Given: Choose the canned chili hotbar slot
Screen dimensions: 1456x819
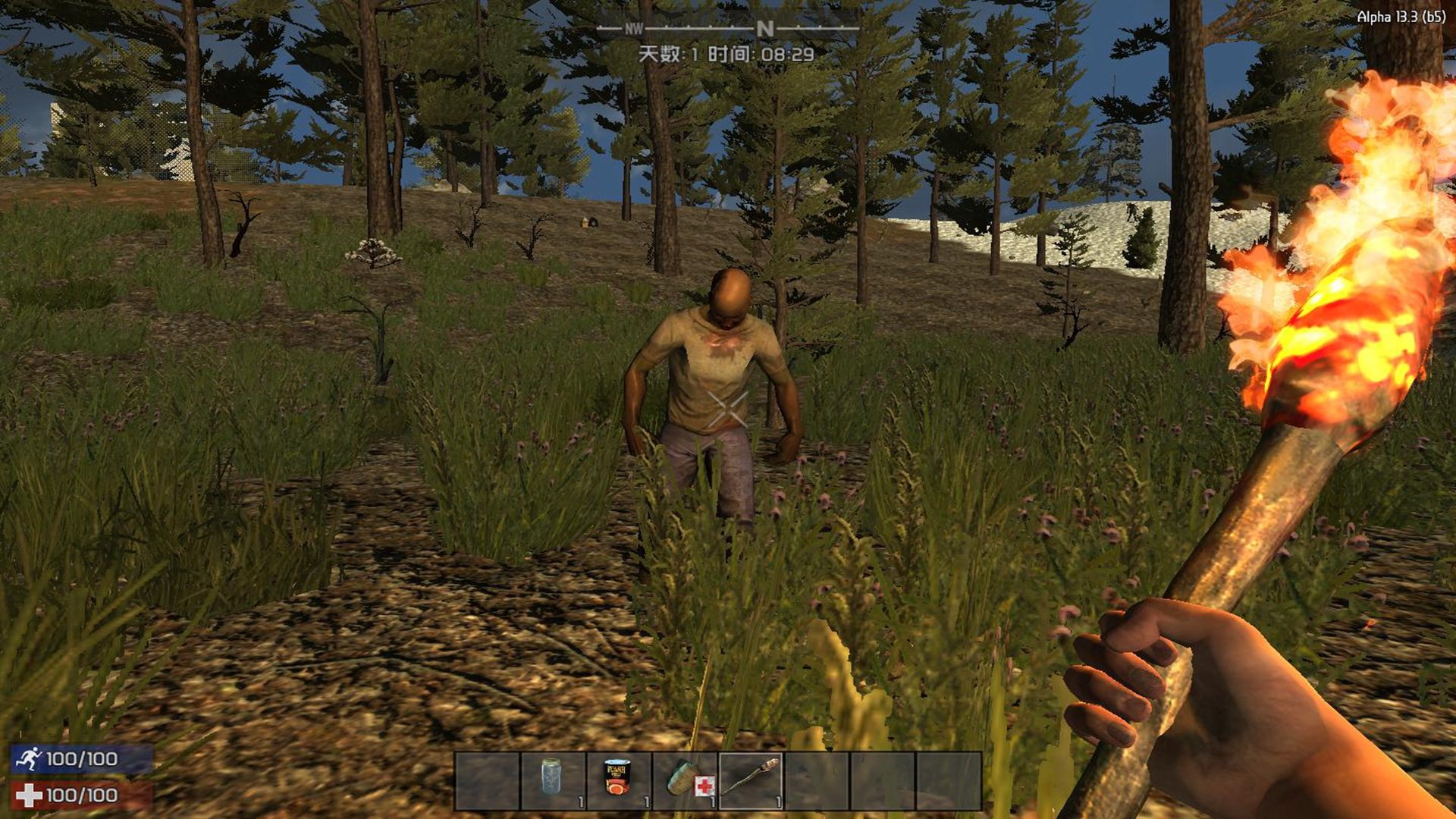Looking at the screenshot, I should coord(619,780).
